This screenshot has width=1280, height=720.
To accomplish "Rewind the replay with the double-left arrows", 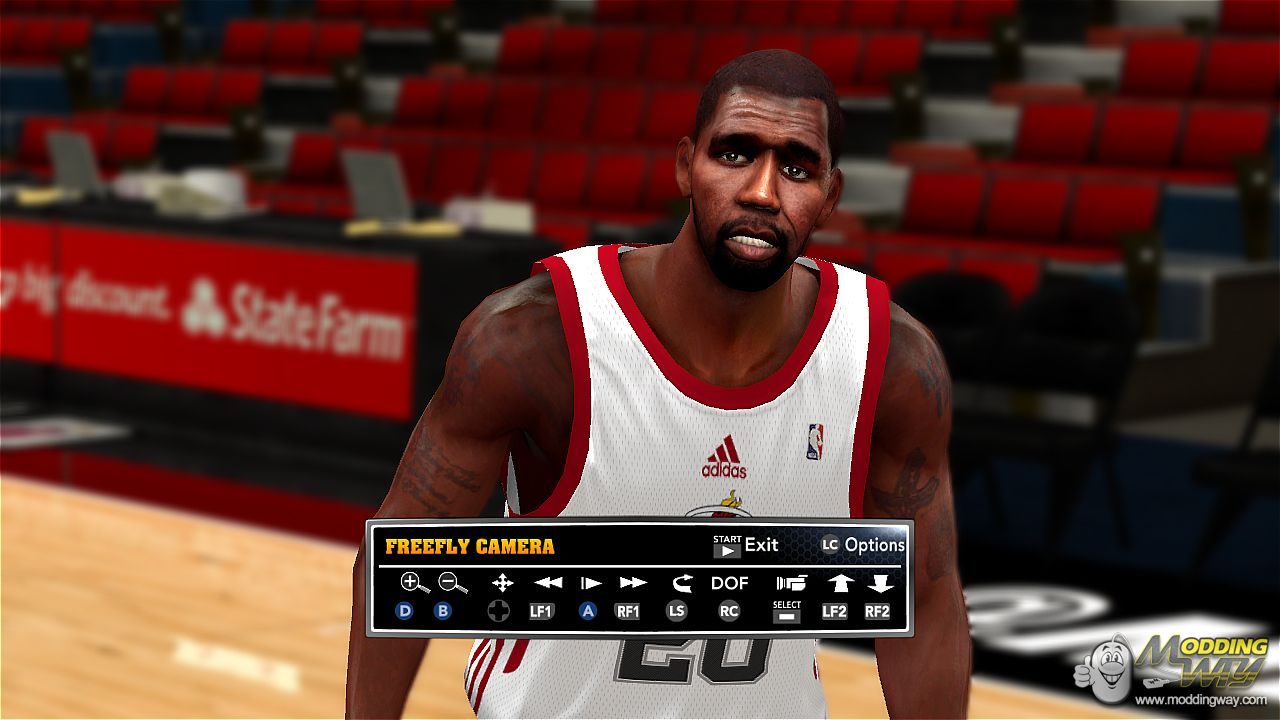I will 547,582.
